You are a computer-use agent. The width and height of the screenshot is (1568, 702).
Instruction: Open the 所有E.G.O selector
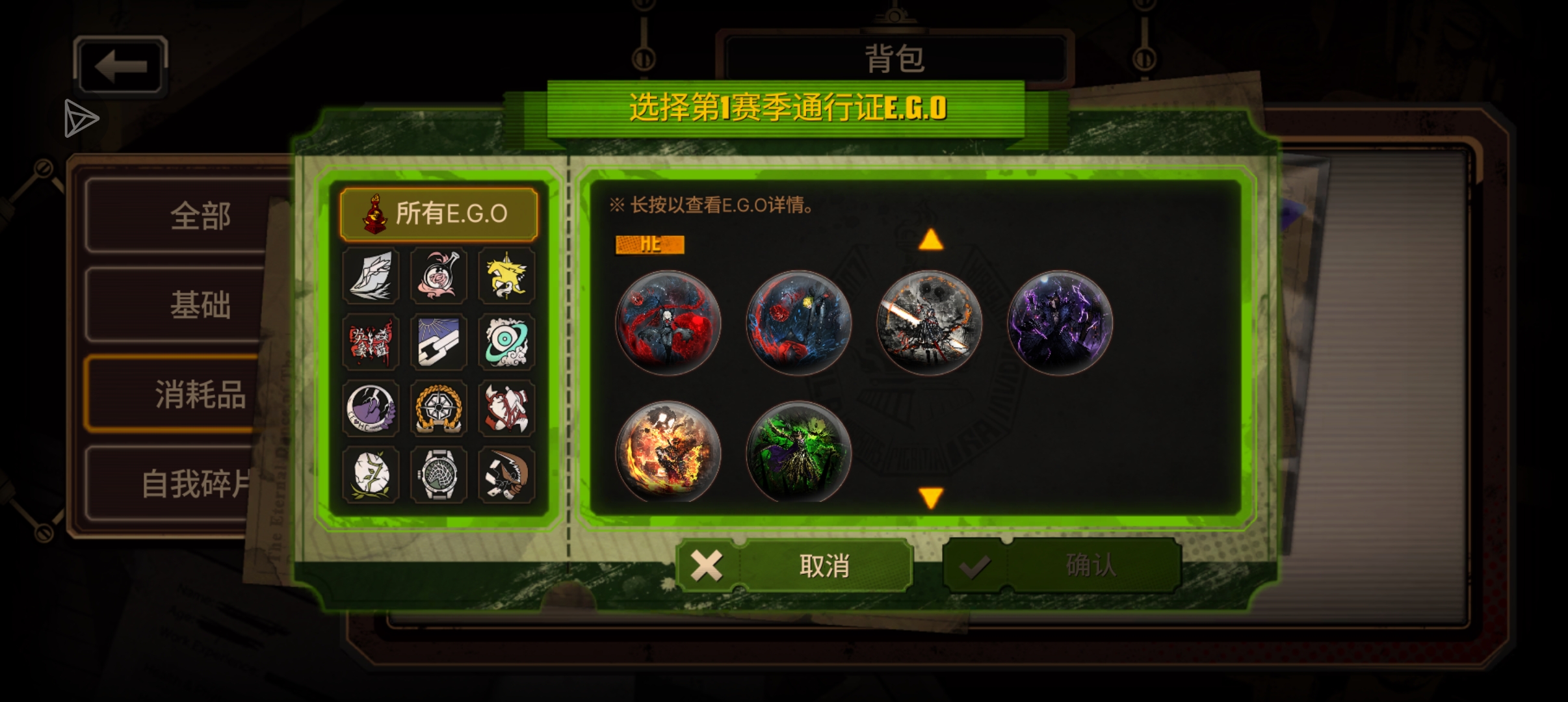pos(439,213)
